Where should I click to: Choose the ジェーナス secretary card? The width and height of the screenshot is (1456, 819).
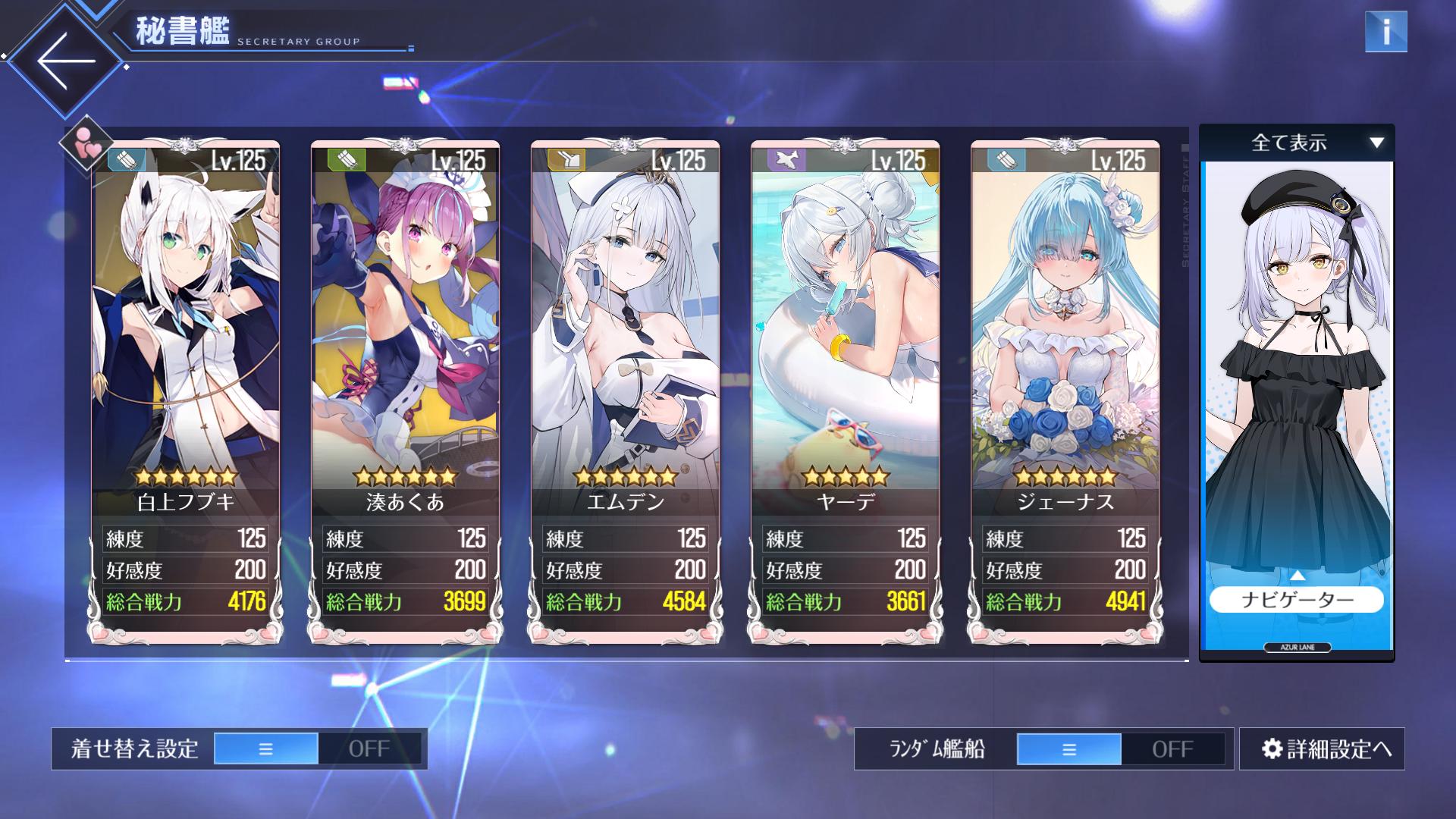tap(1065, 341)
